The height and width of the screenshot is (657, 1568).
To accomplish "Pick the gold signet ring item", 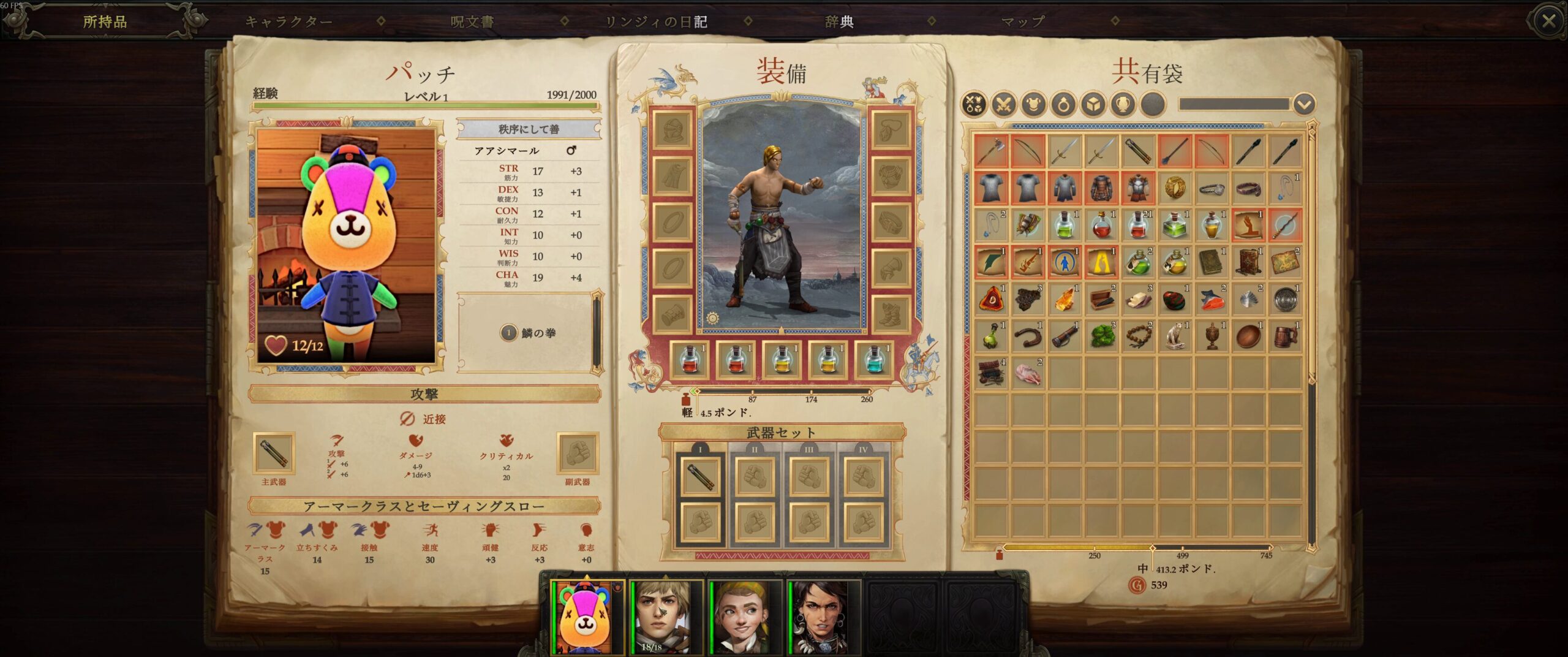I will point(1175,188).
